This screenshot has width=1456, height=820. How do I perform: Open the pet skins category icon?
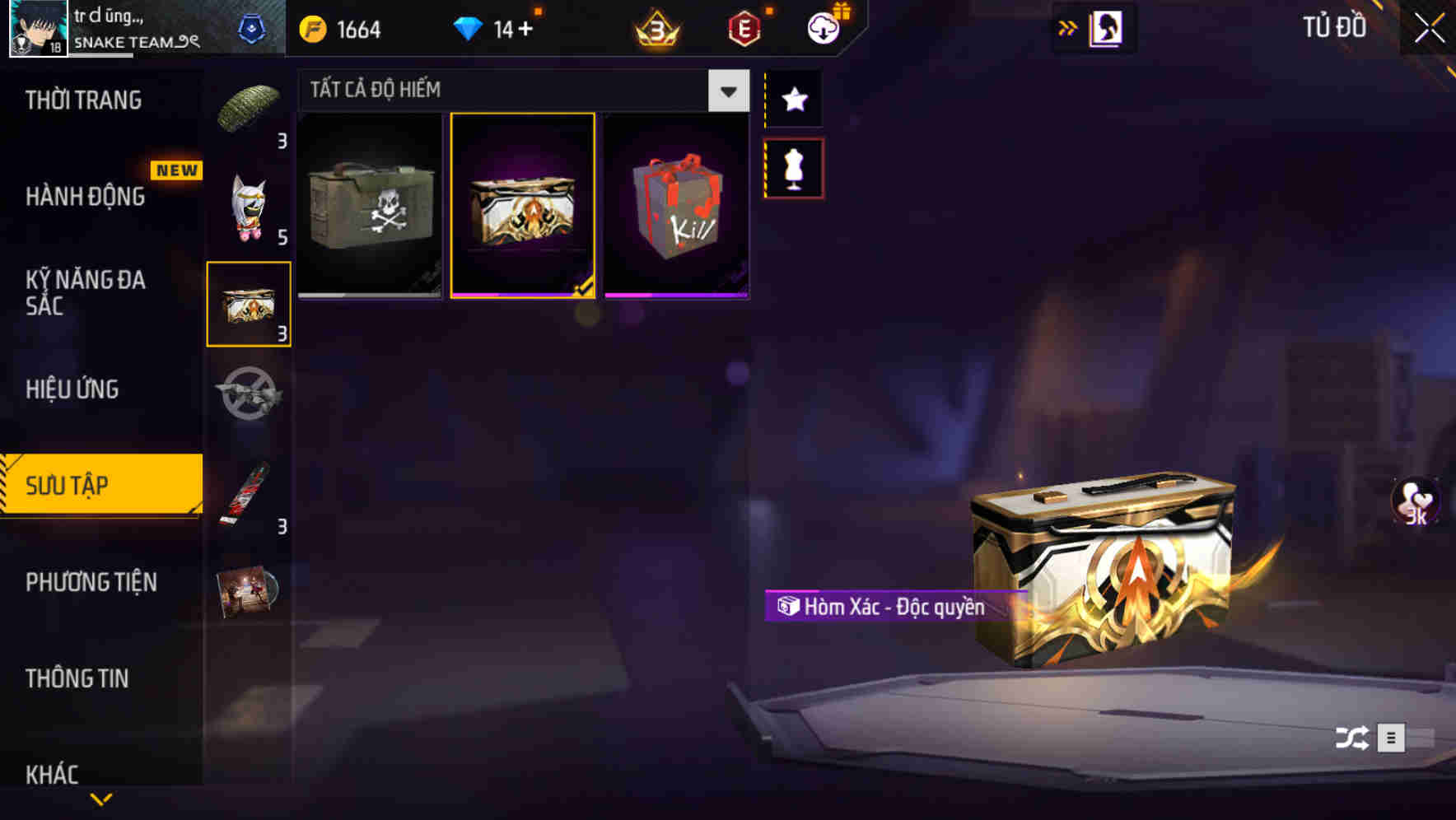[249, 204]
